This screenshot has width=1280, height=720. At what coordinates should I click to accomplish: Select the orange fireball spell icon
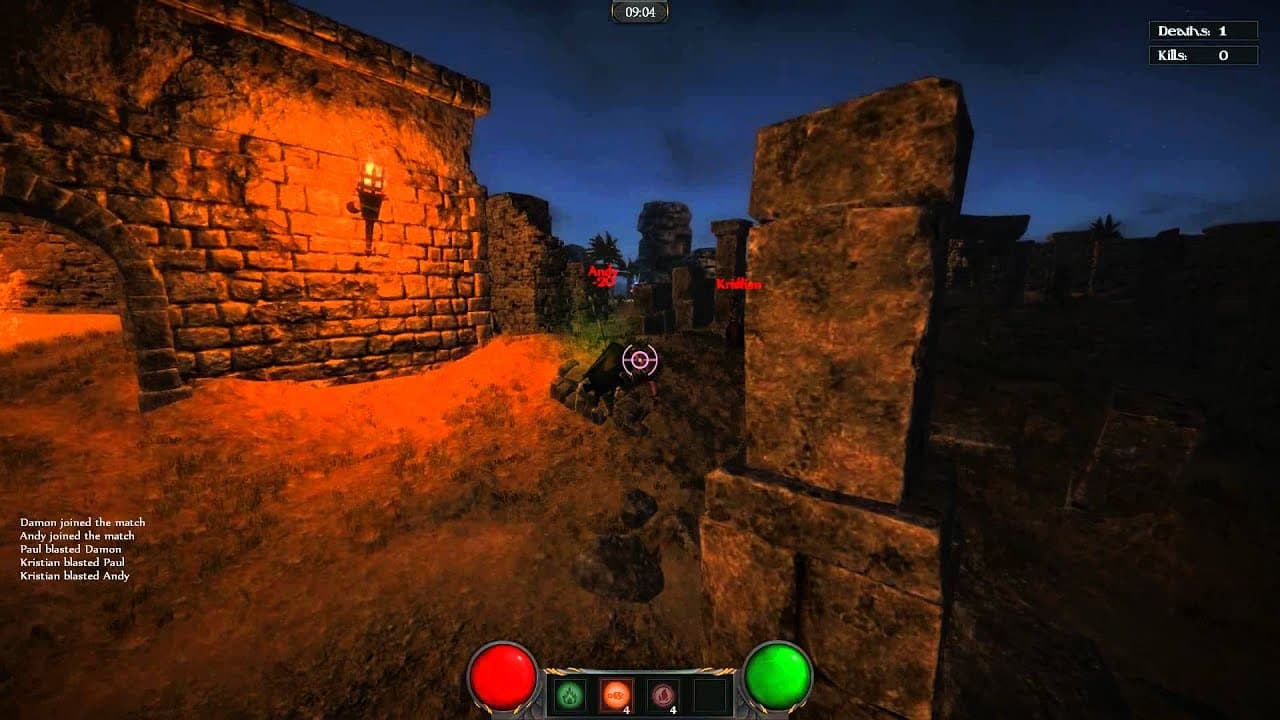pos(615,692)
